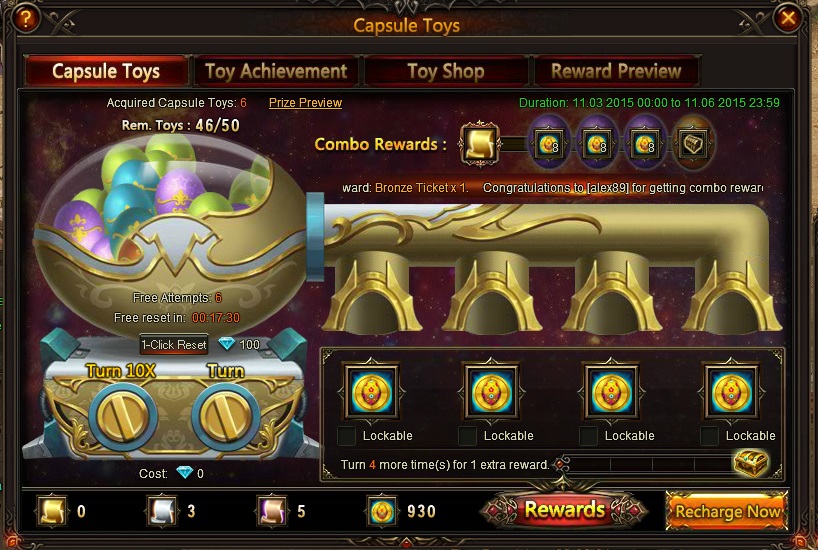818x550 pixels.
Task: Select the Capsule Toys tab
Action: pyautogui.click(x=106, y=71)
